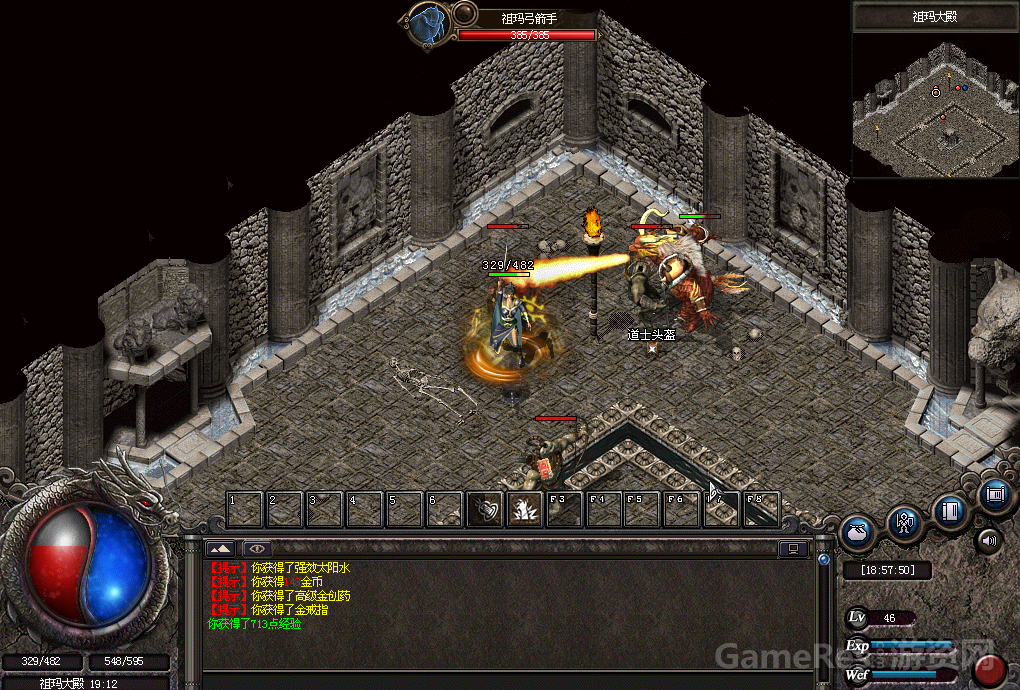Click the small round orb beside the portrait
The height and width of the screenshot is (690, 1020).
(465, 13)
